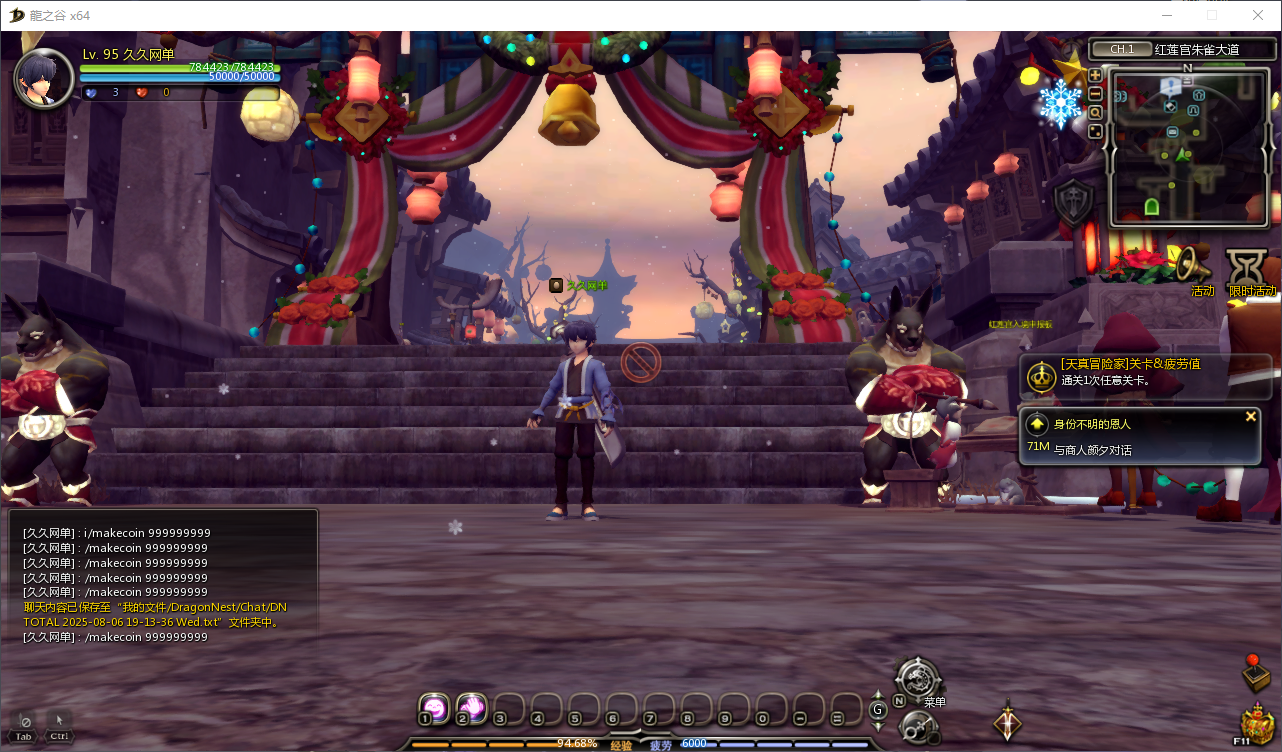The width and height of the screenshot is (1282, 752).
Task: Click the player portrait avatar
Action: [43, 78]
